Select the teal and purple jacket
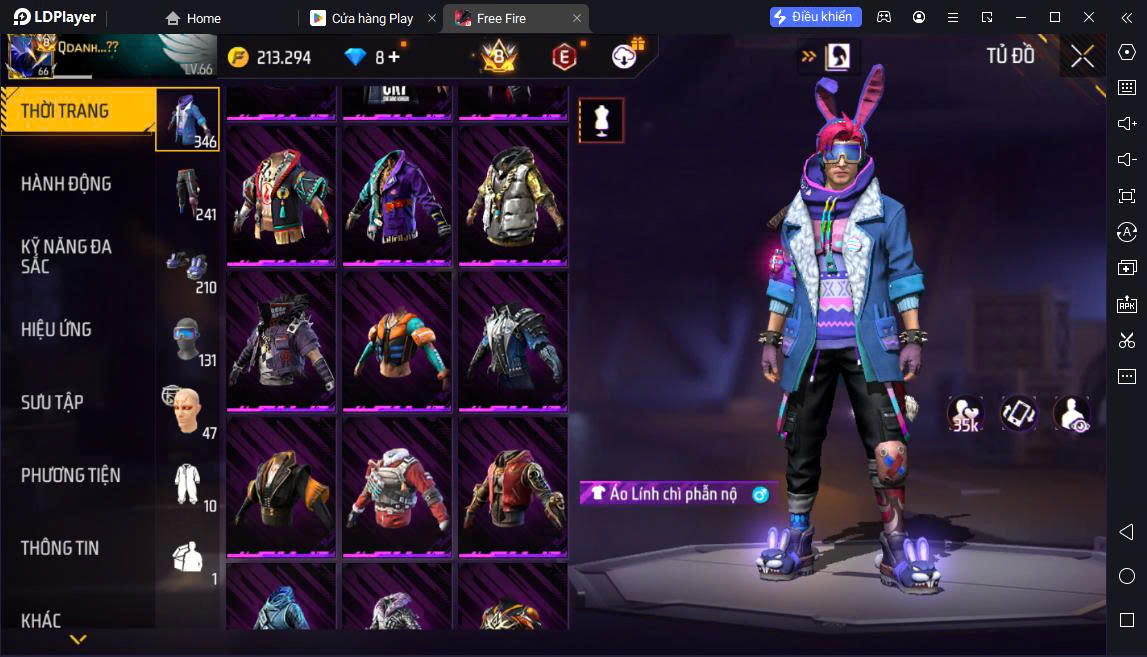 pyautogui.click(x=397, y=198)
